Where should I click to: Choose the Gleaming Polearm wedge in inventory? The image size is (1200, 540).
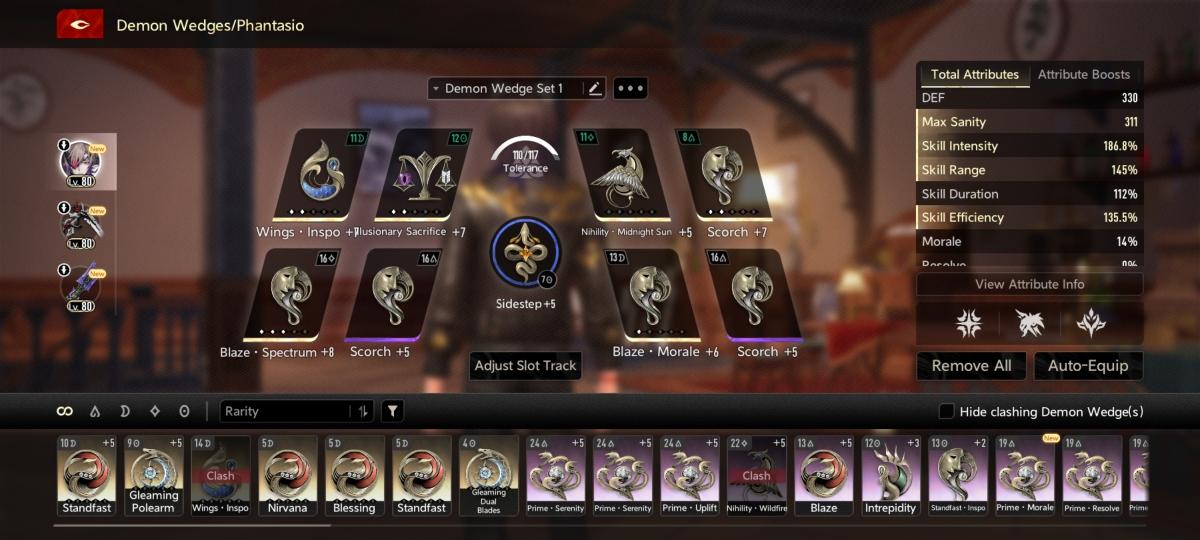(154, 474)
